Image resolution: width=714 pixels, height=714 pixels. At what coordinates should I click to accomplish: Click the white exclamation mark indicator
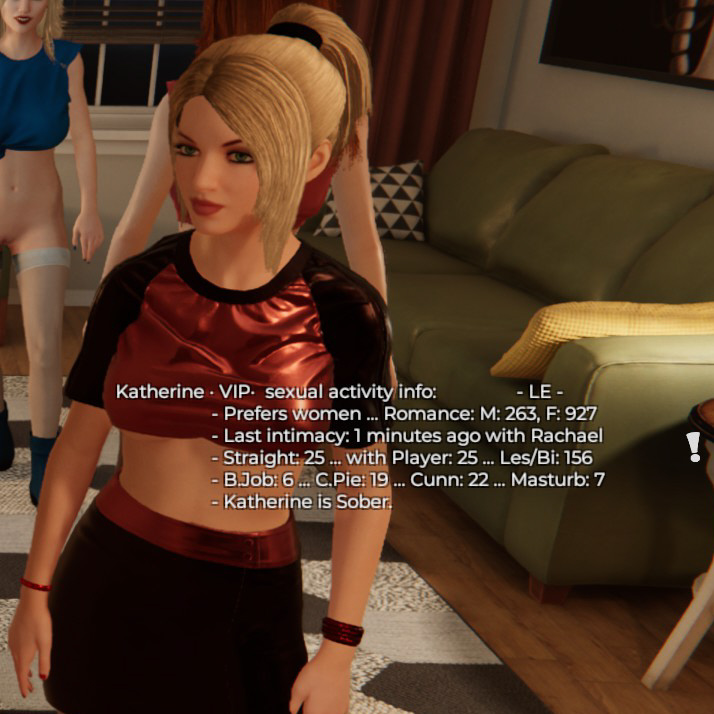pyautogui.click(x=693, y=447)
